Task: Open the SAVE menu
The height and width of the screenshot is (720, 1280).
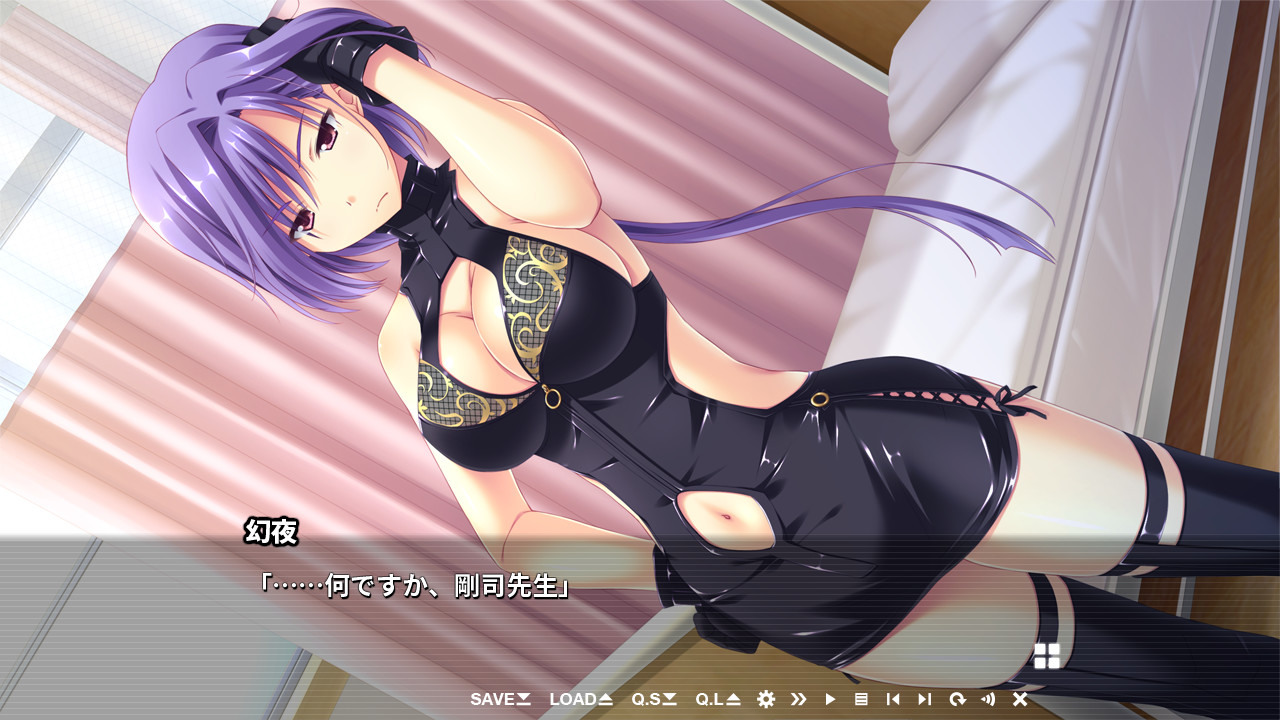Action: [500, 699]
